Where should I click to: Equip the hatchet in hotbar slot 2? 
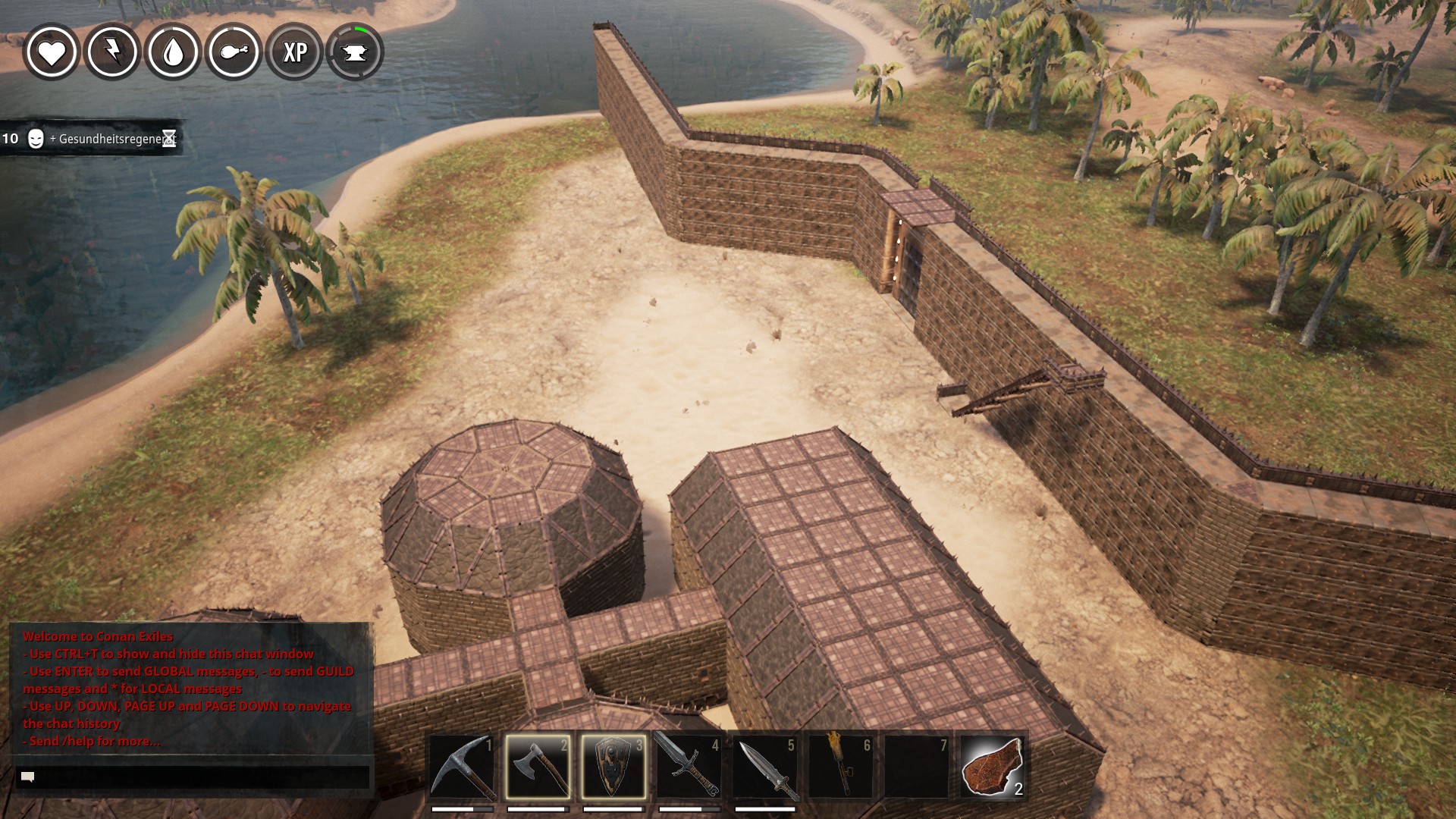point(538,766)
